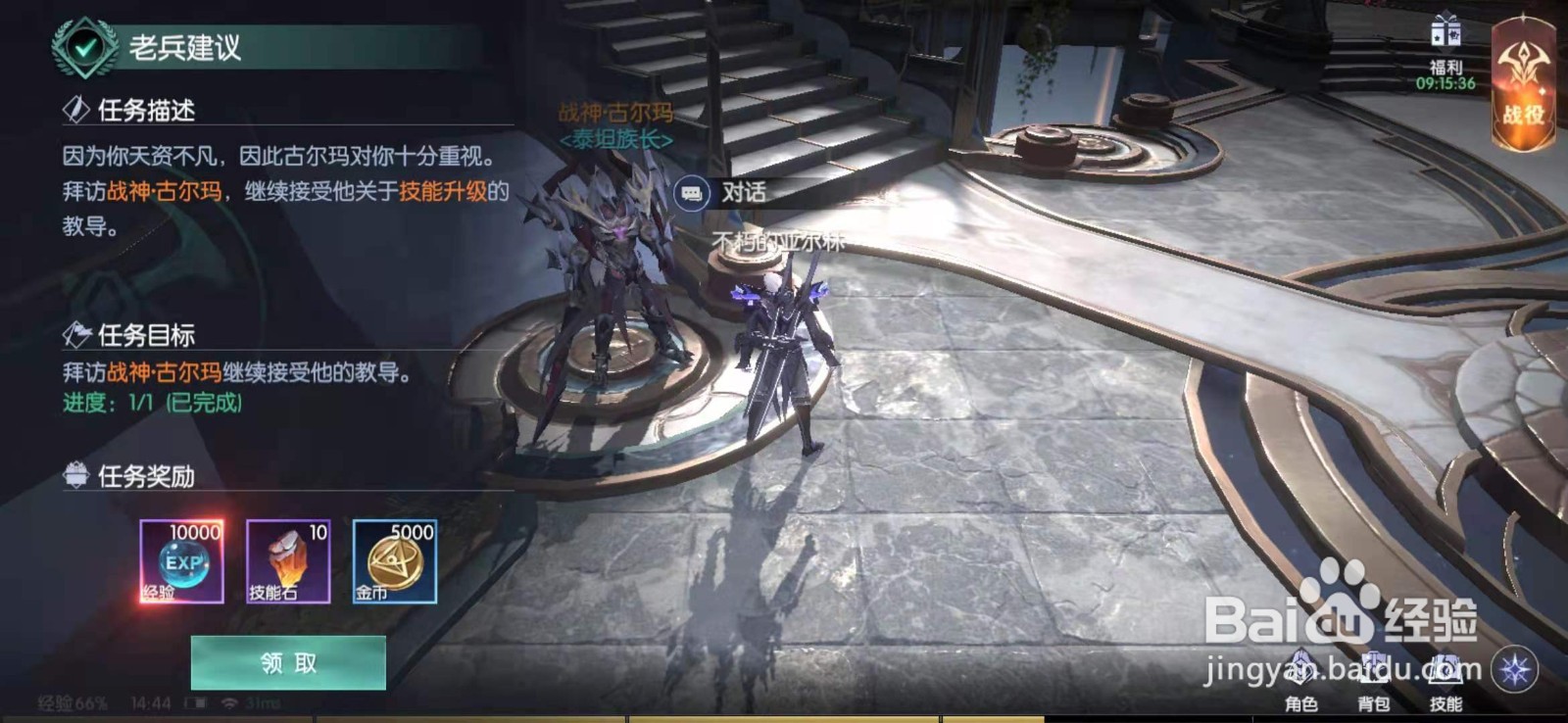
Task: Select the 技能石 skill stone reward icon
Action: click(288, 562)
